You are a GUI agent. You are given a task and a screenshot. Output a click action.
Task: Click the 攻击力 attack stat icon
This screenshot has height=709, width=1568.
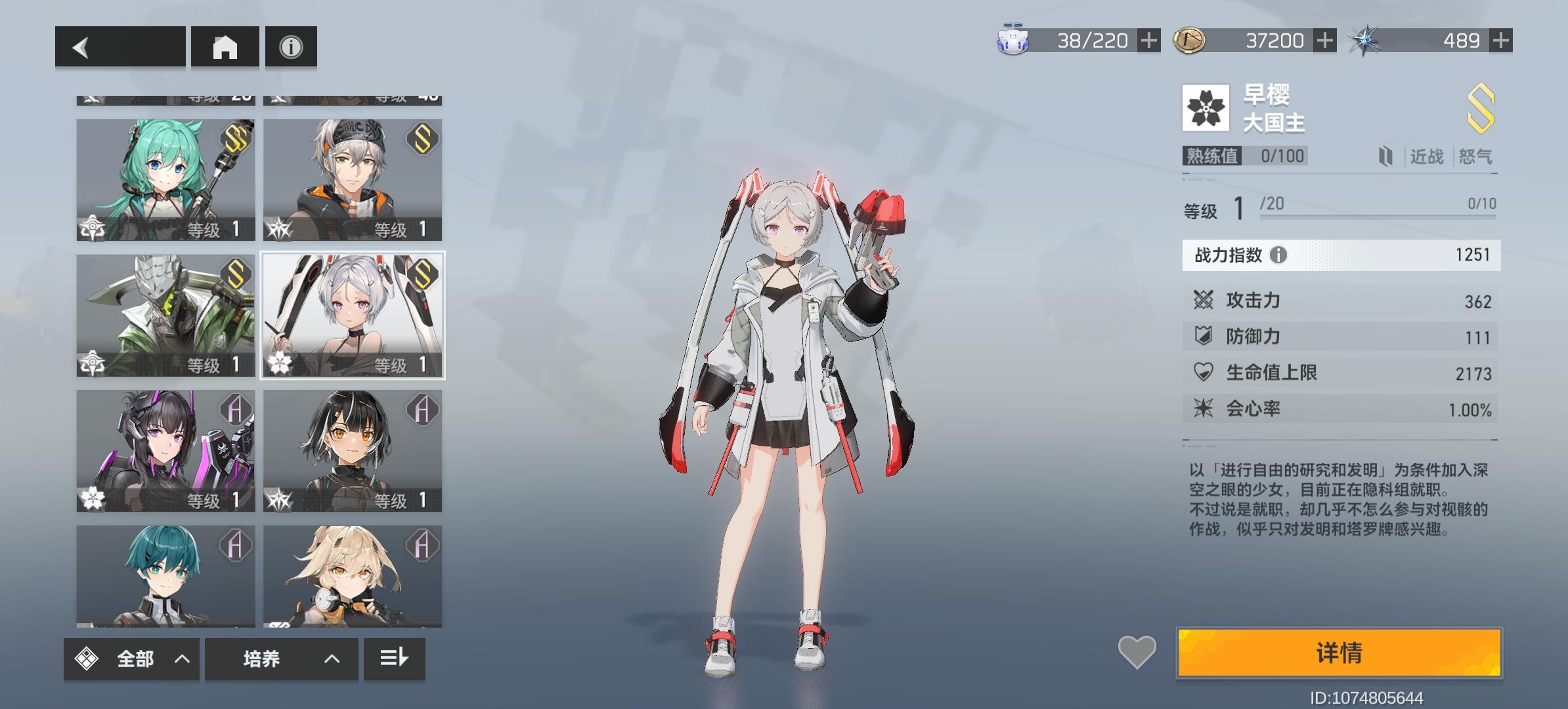click(1205, 300)
